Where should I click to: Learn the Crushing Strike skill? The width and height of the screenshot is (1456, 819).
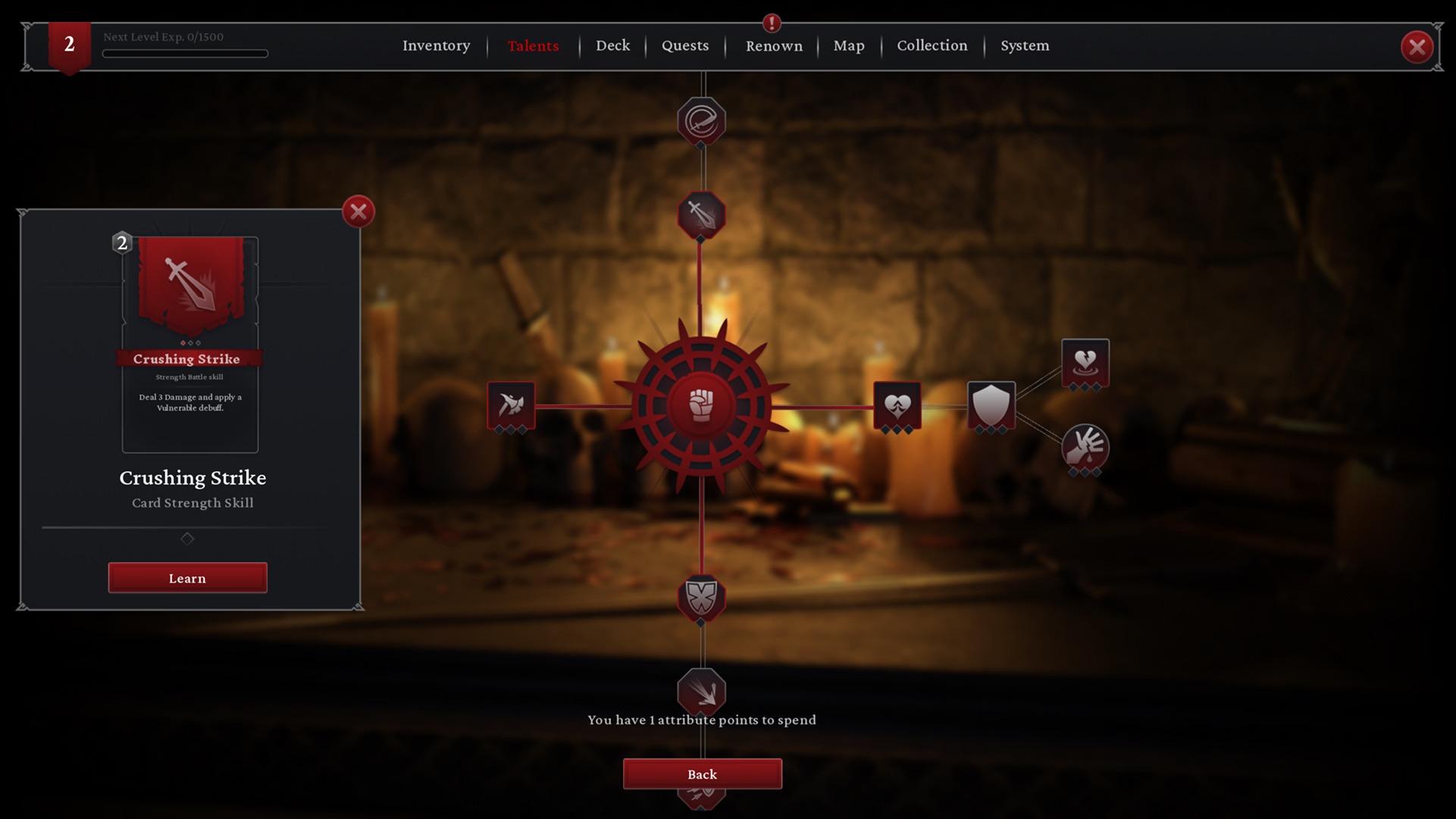point(187,578)
